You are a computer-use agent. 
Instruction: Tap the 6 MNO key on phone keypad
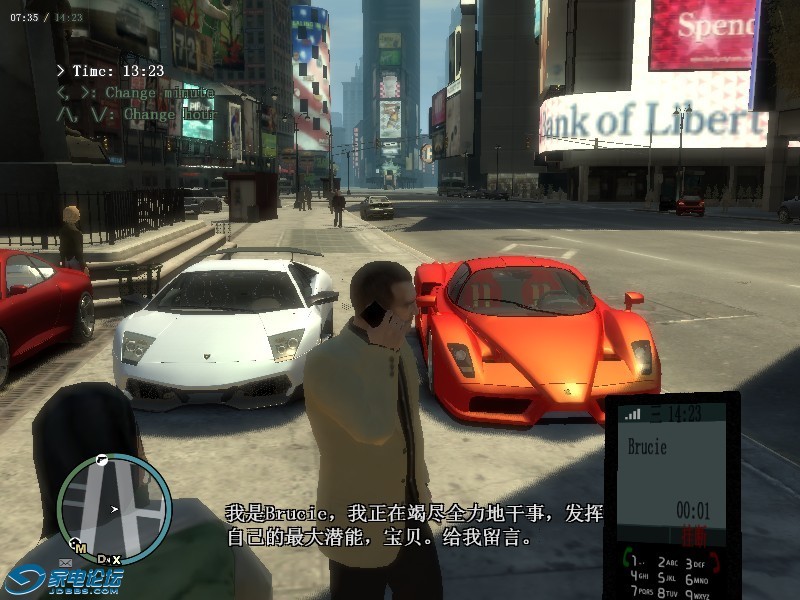(697, 580)
